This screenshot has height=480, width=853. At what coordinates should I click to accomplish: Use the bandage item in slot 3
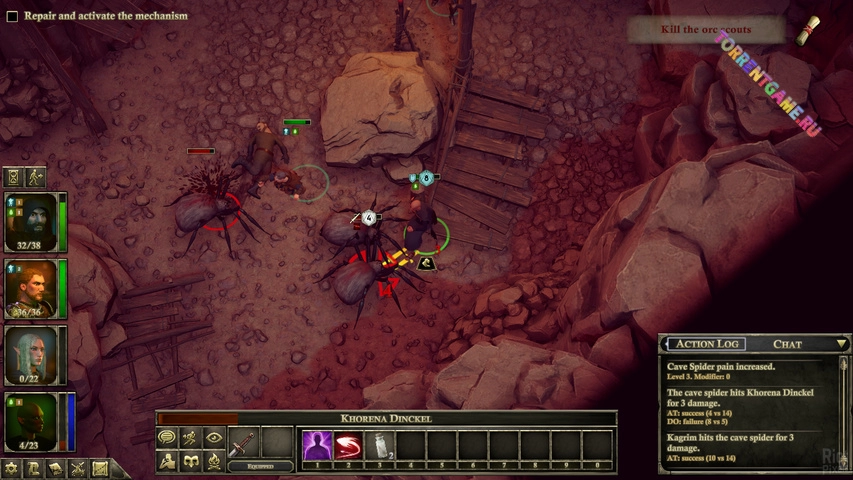coord(379,444)
